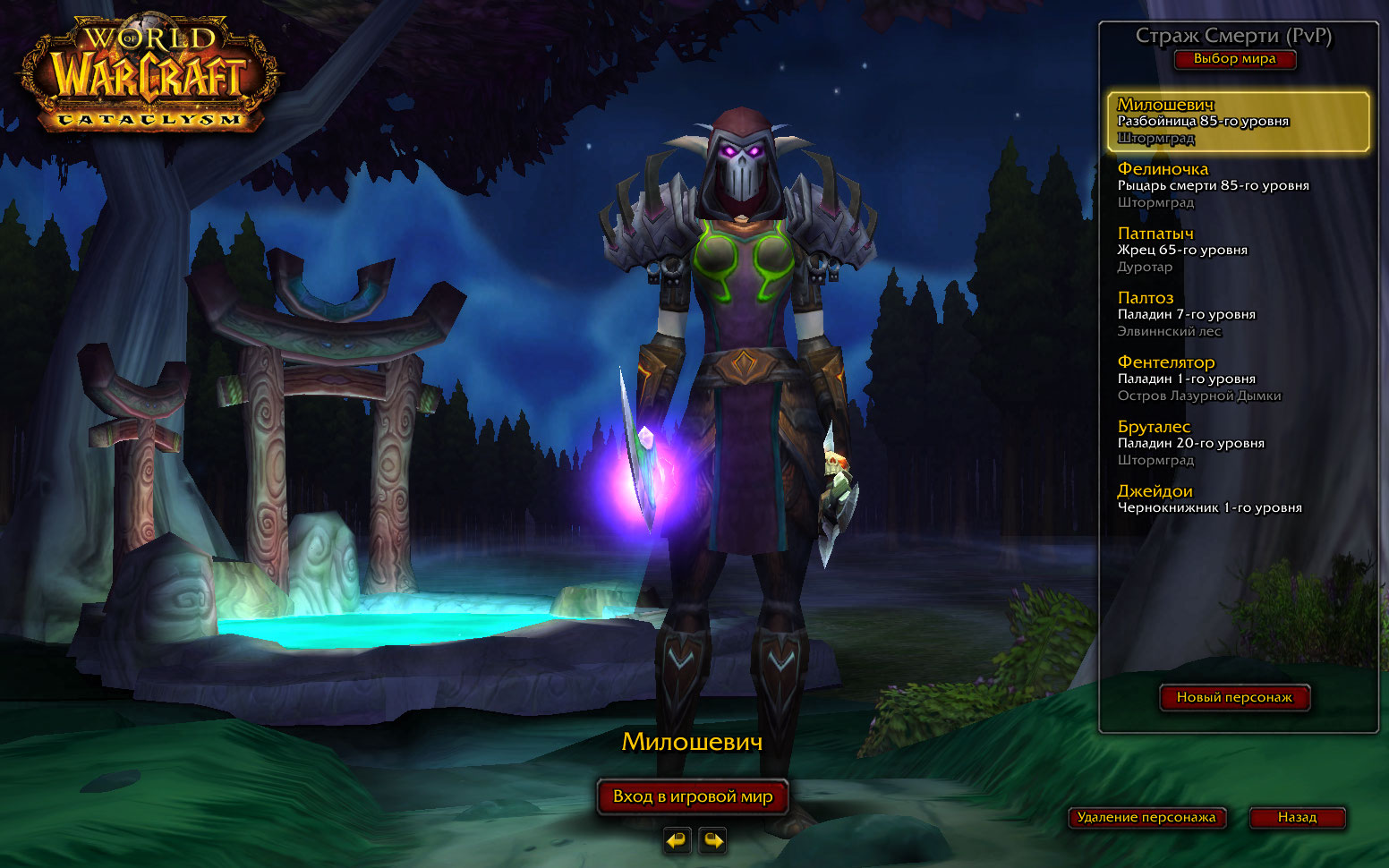
Task: Rotate the character with the right arrow
Action: click(712, 840)
